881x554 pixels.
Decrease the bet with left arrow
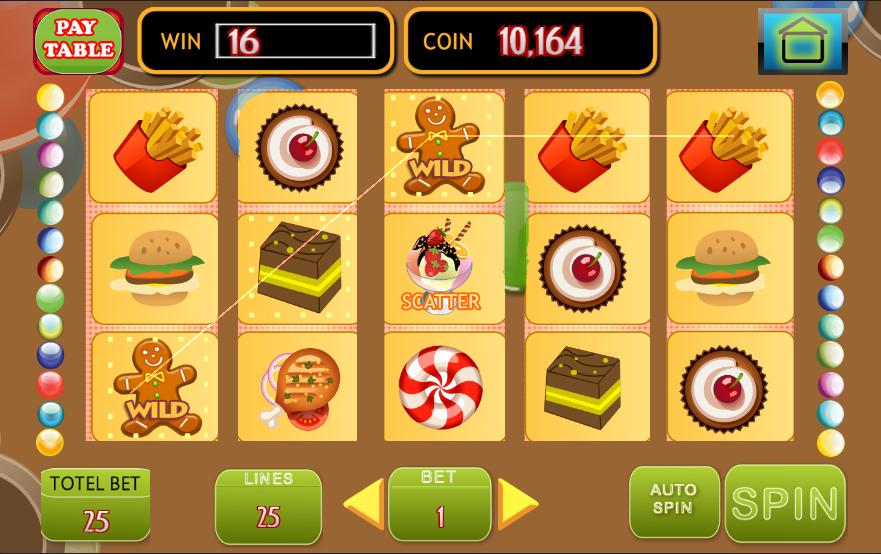[x=365, y=503]
